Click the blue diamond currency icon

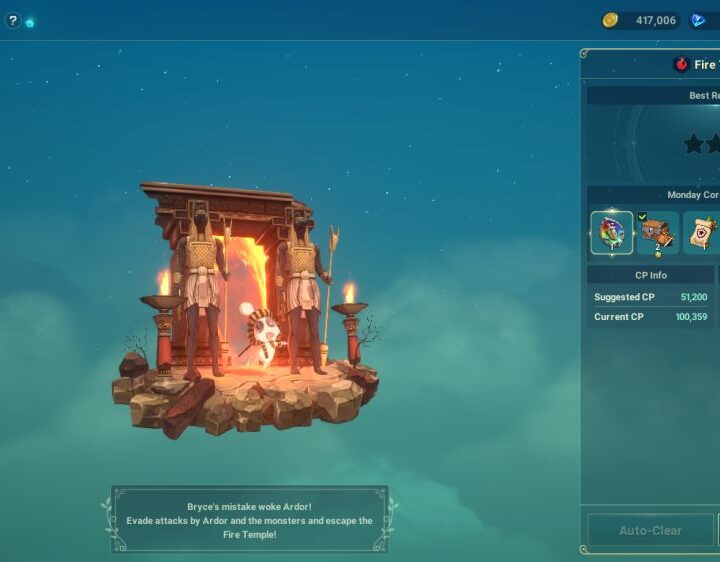(x=698, y=20)
